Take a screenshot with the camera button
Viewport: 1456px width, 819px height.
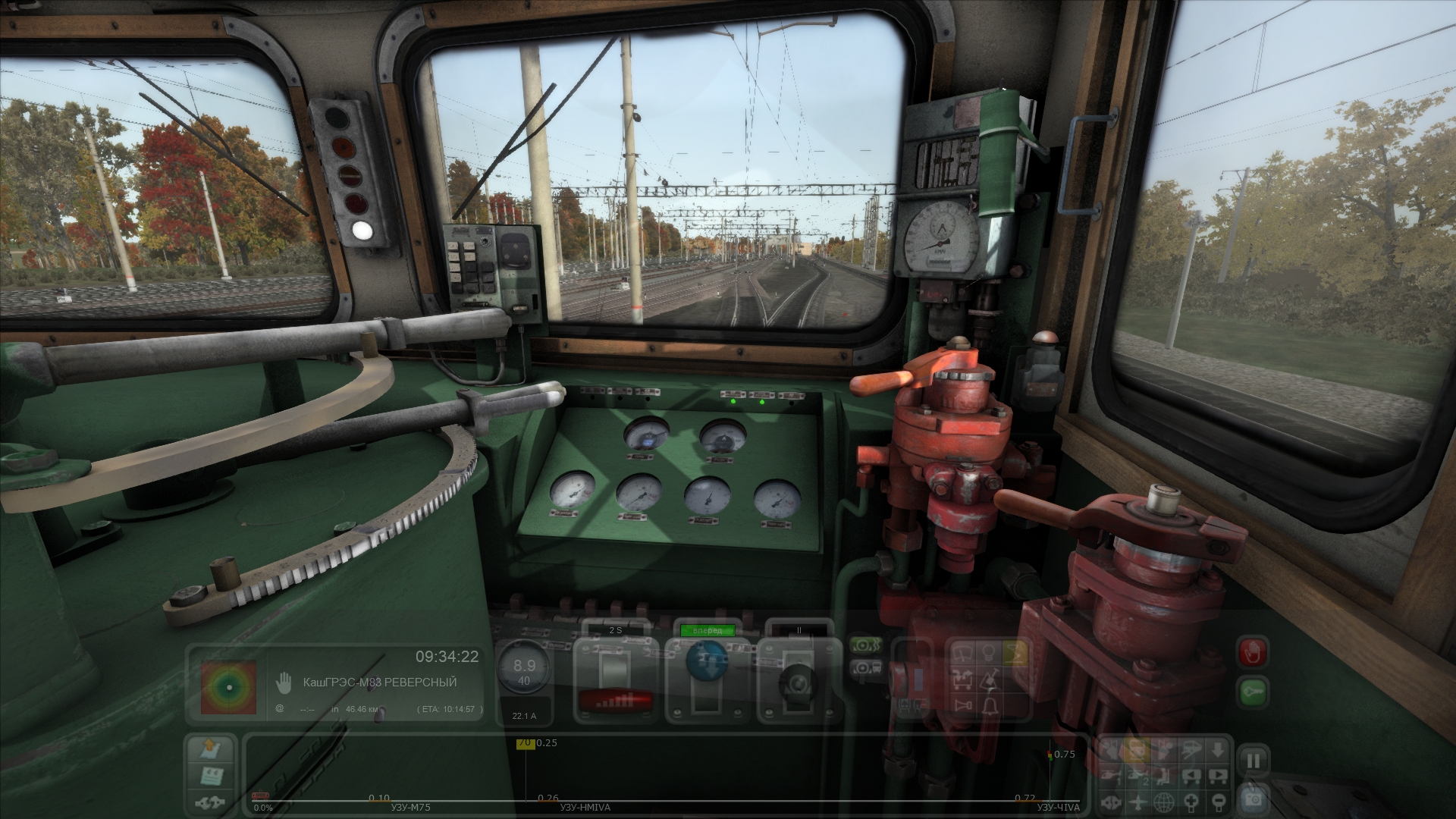tap(1254, 799)
